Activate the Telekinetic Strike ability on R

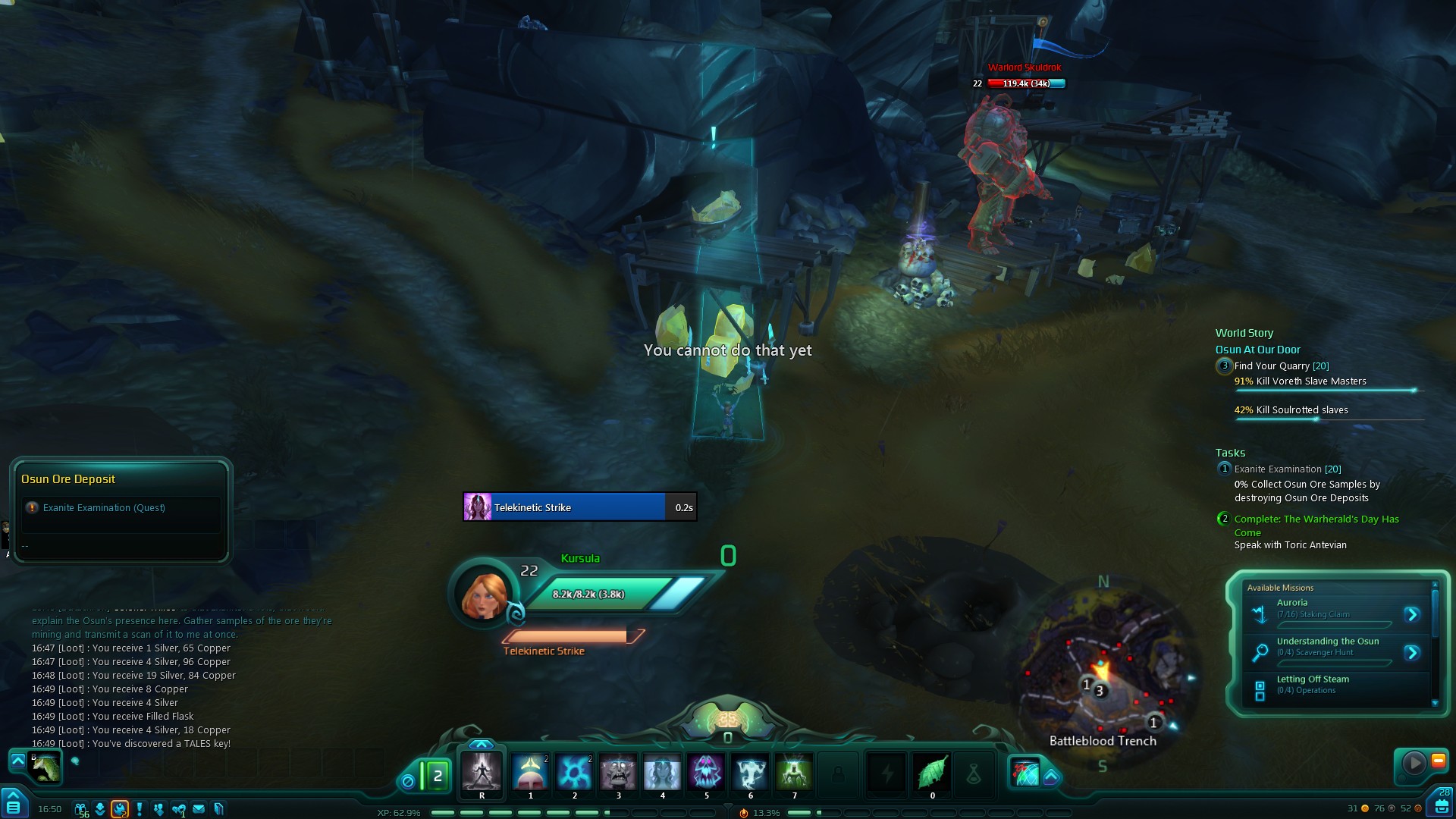coord(482,772)
